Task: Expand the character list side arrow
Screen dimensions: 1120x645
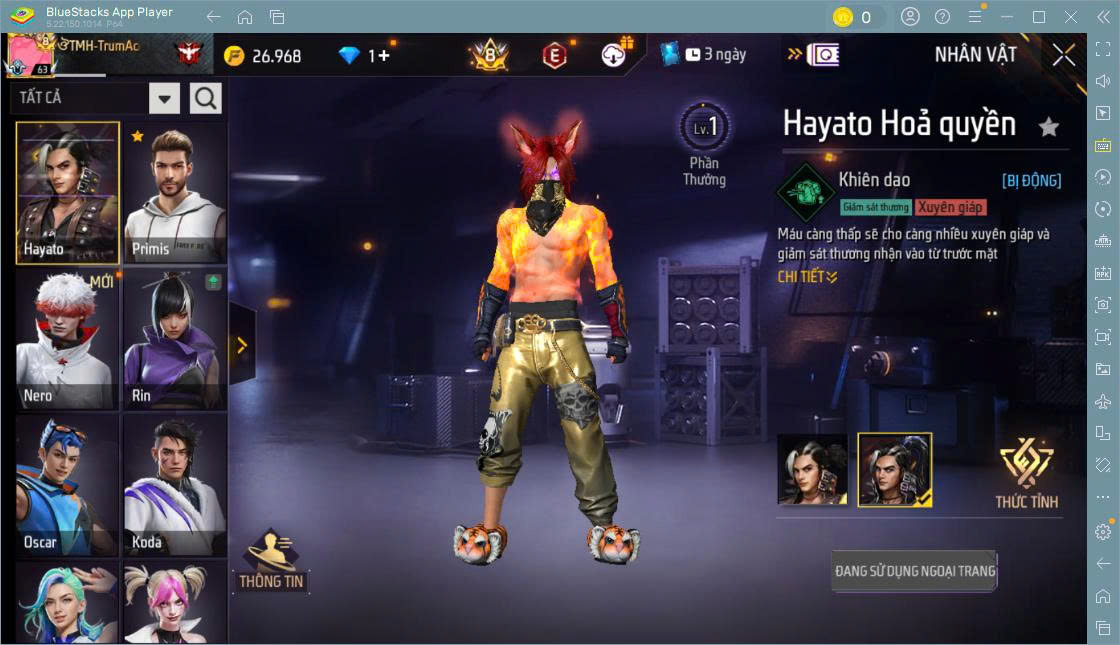Action: coord(242,345)
